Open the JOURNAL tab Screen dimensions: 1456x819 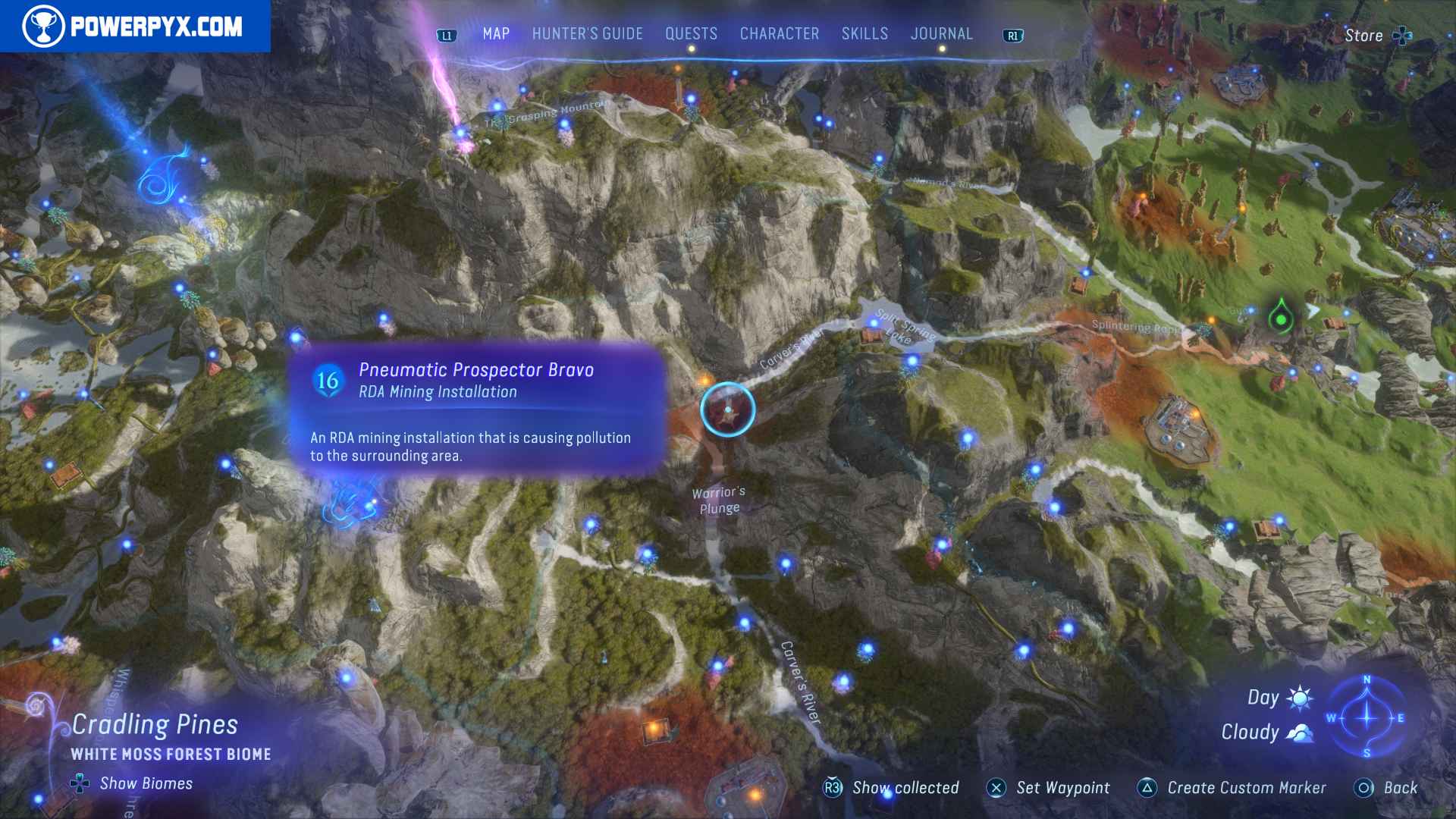click(942, 33)
